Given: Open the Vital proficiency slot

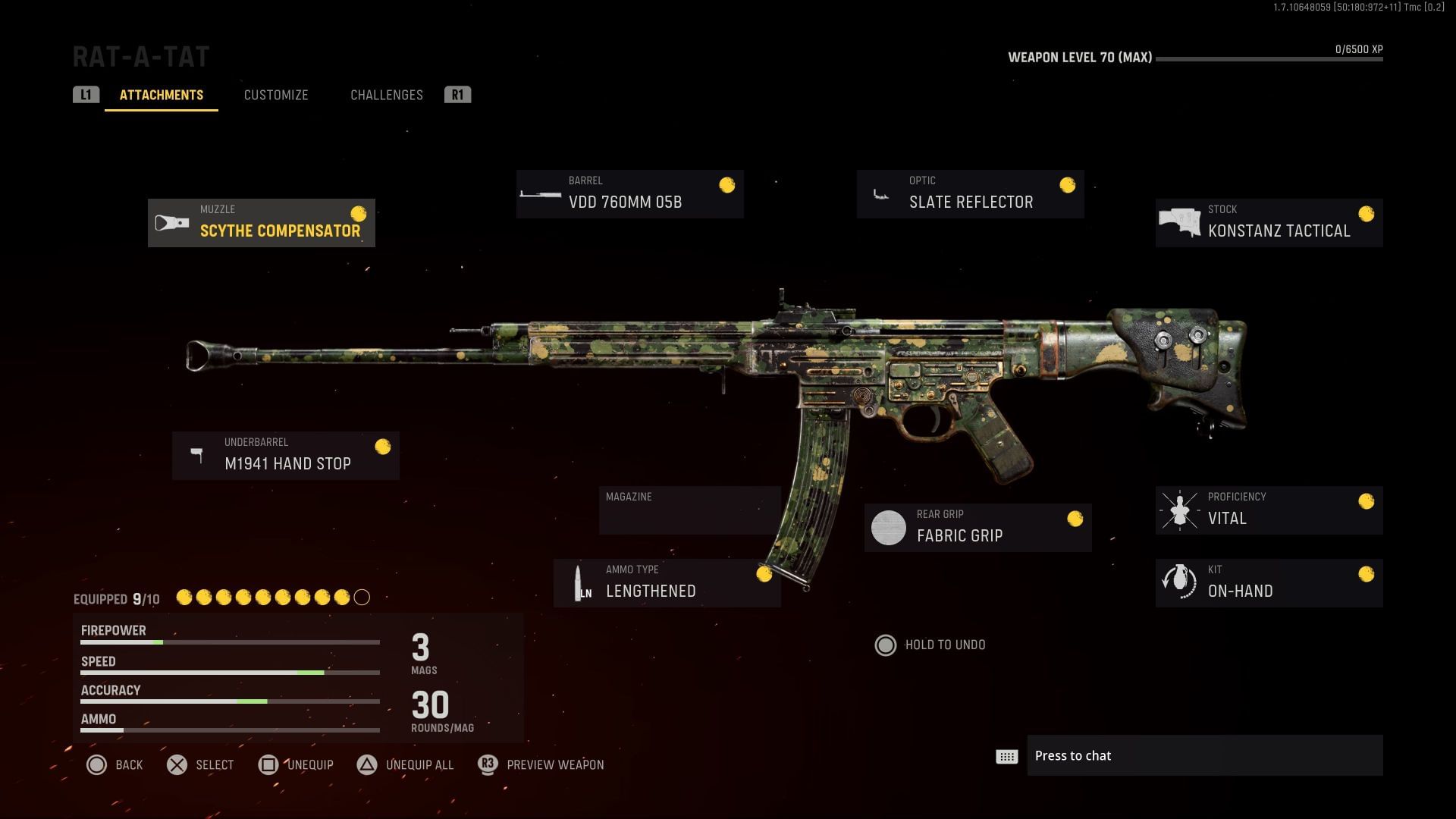Looking at the screenshot, I should click(x=1269, y=510).
